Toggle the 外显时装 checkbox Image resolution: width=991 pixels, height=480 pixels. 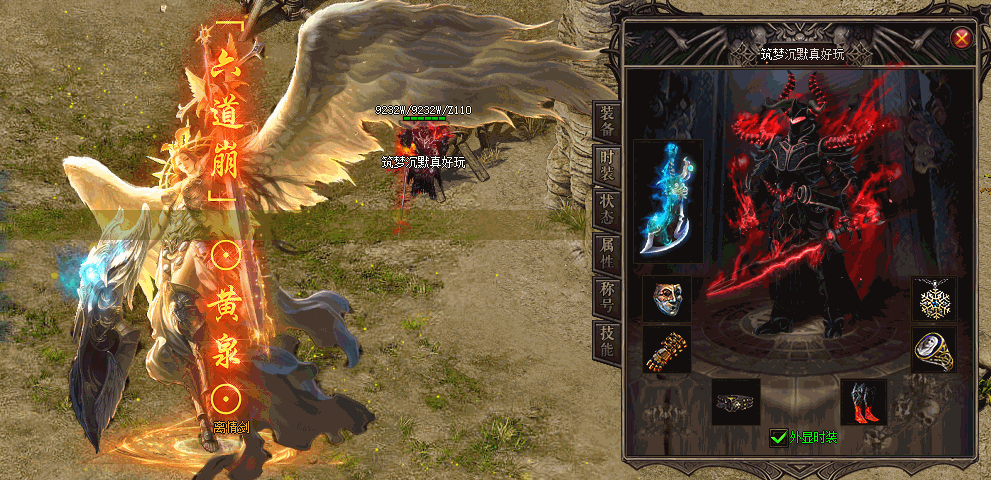pyautogui.click(x=778, y=437)
